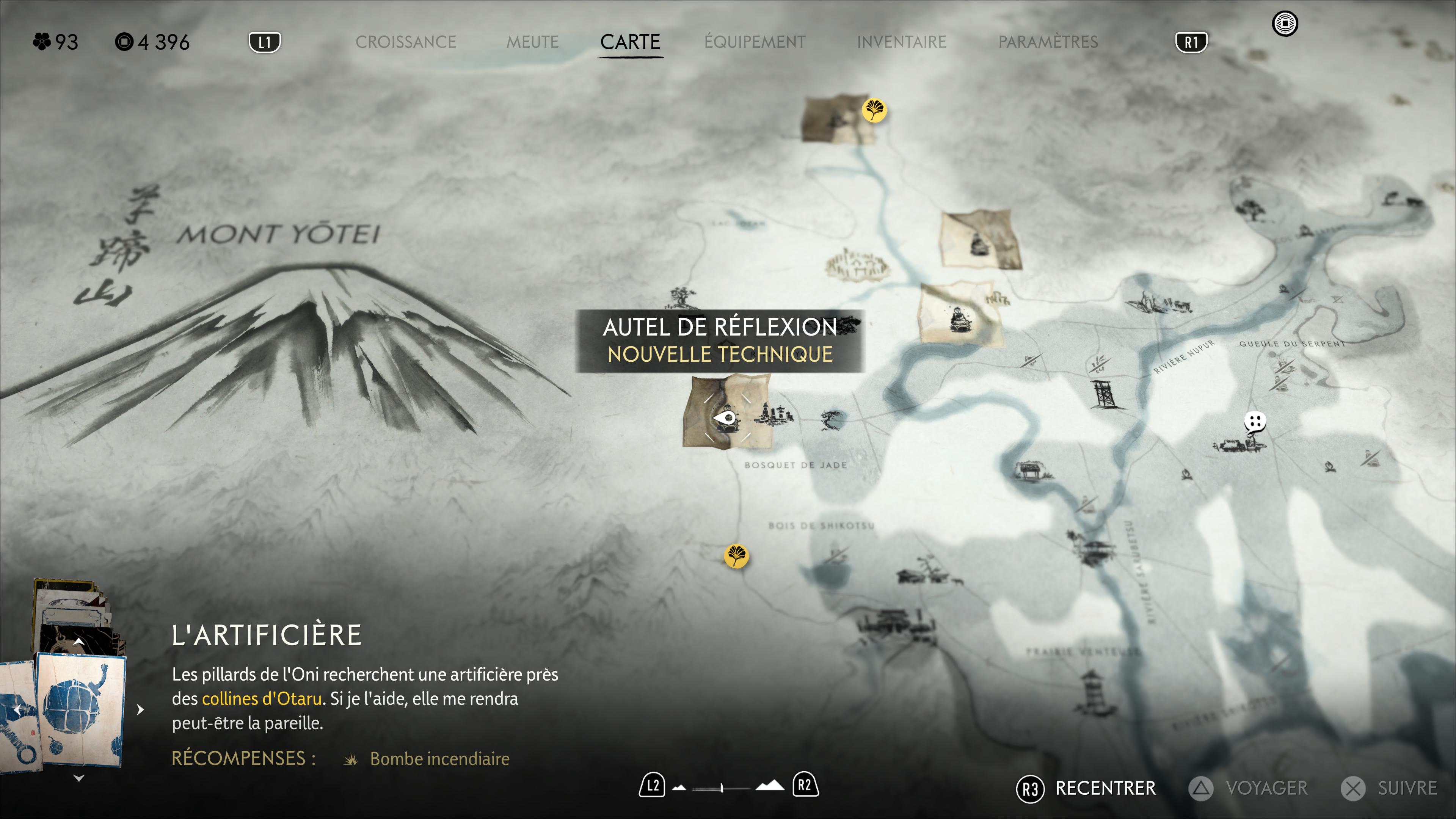Screen dimensions: 1456x819
Task: Show the Paramètres tab
Action: [1048, 42]
